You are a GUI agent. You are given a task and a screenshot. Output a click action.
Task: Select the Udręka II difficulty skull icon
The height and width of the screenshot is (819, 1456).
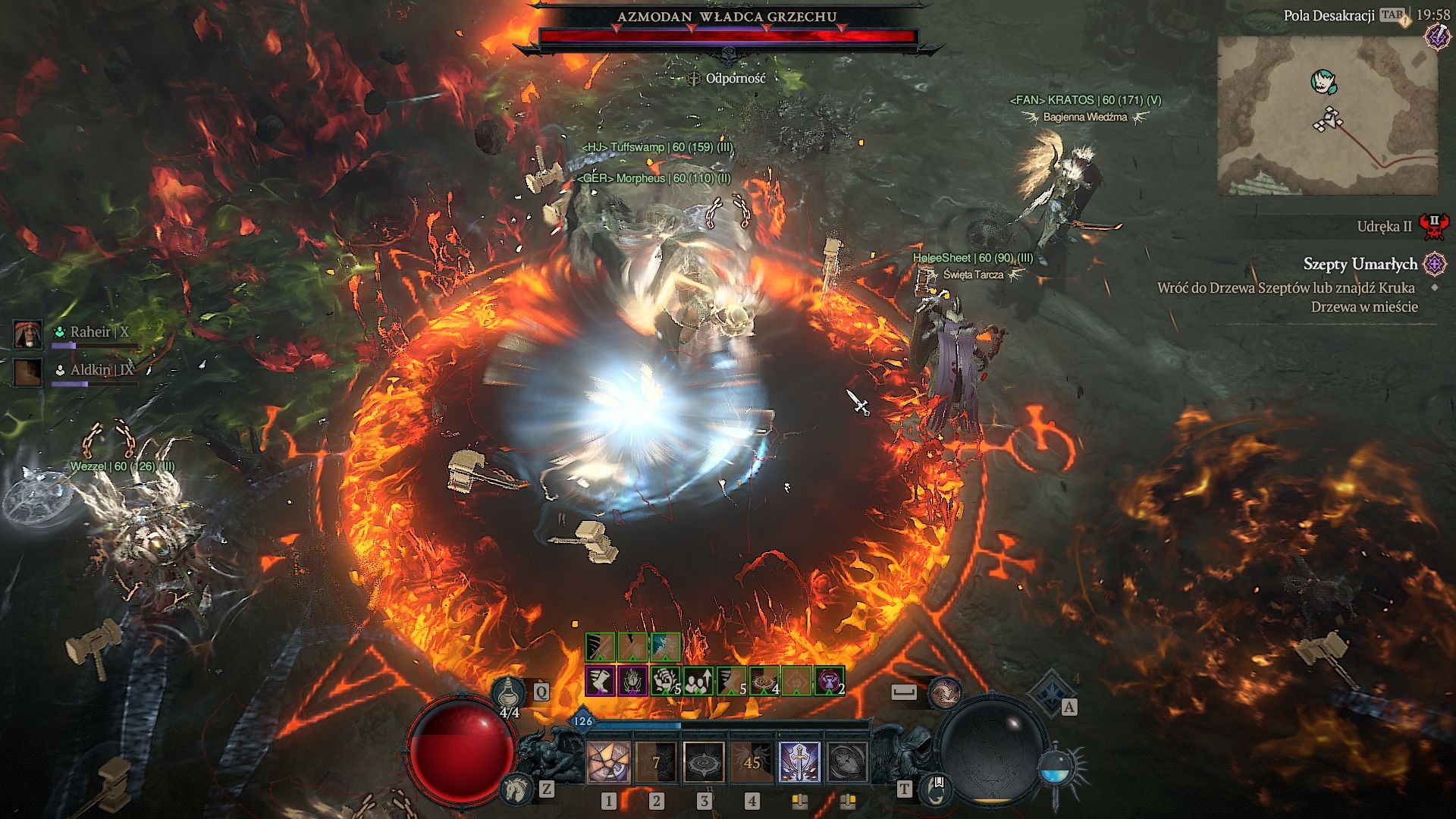pos(1434,226)
